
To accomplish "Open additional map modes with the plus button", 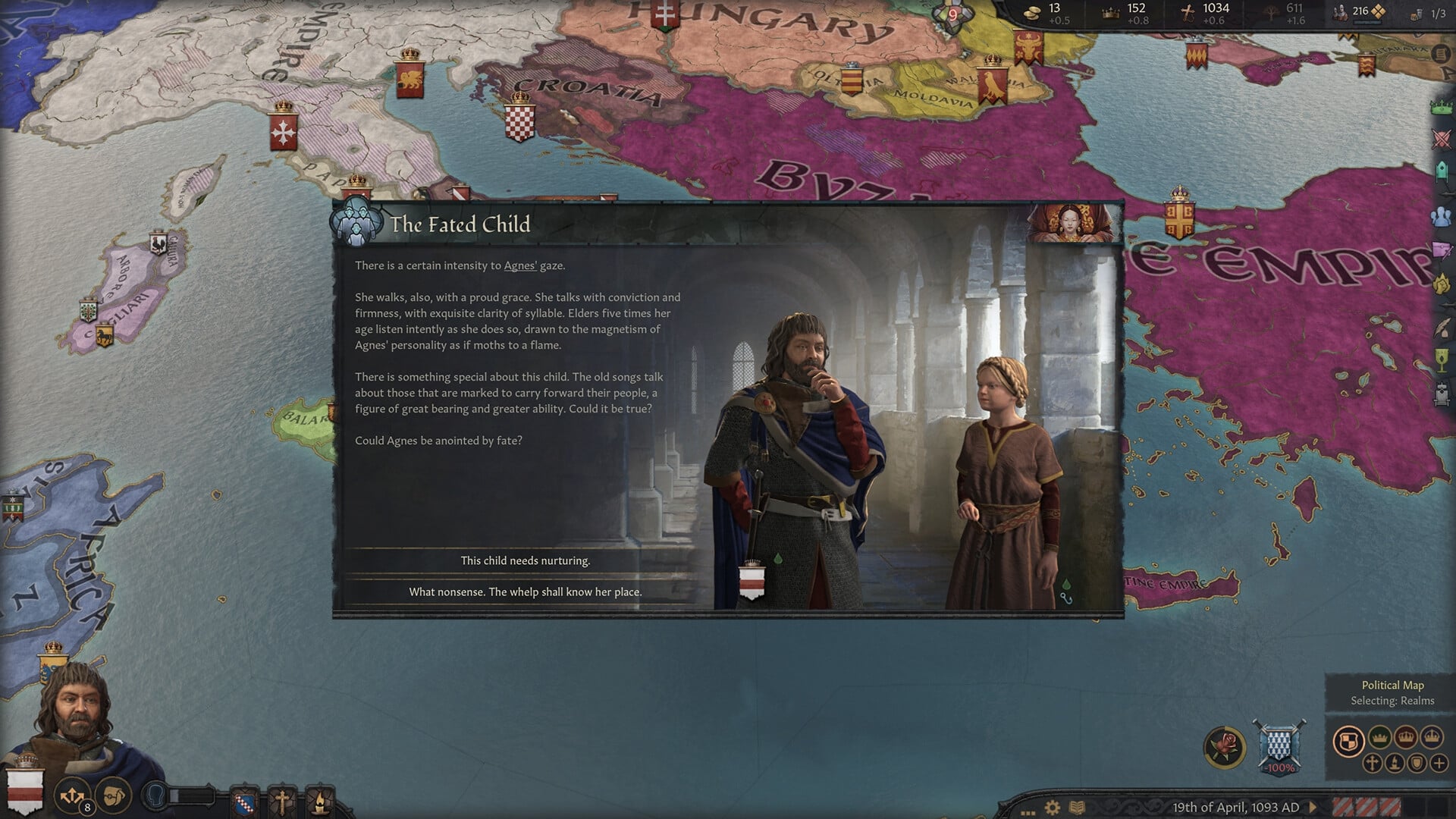I will [1439, 764].
